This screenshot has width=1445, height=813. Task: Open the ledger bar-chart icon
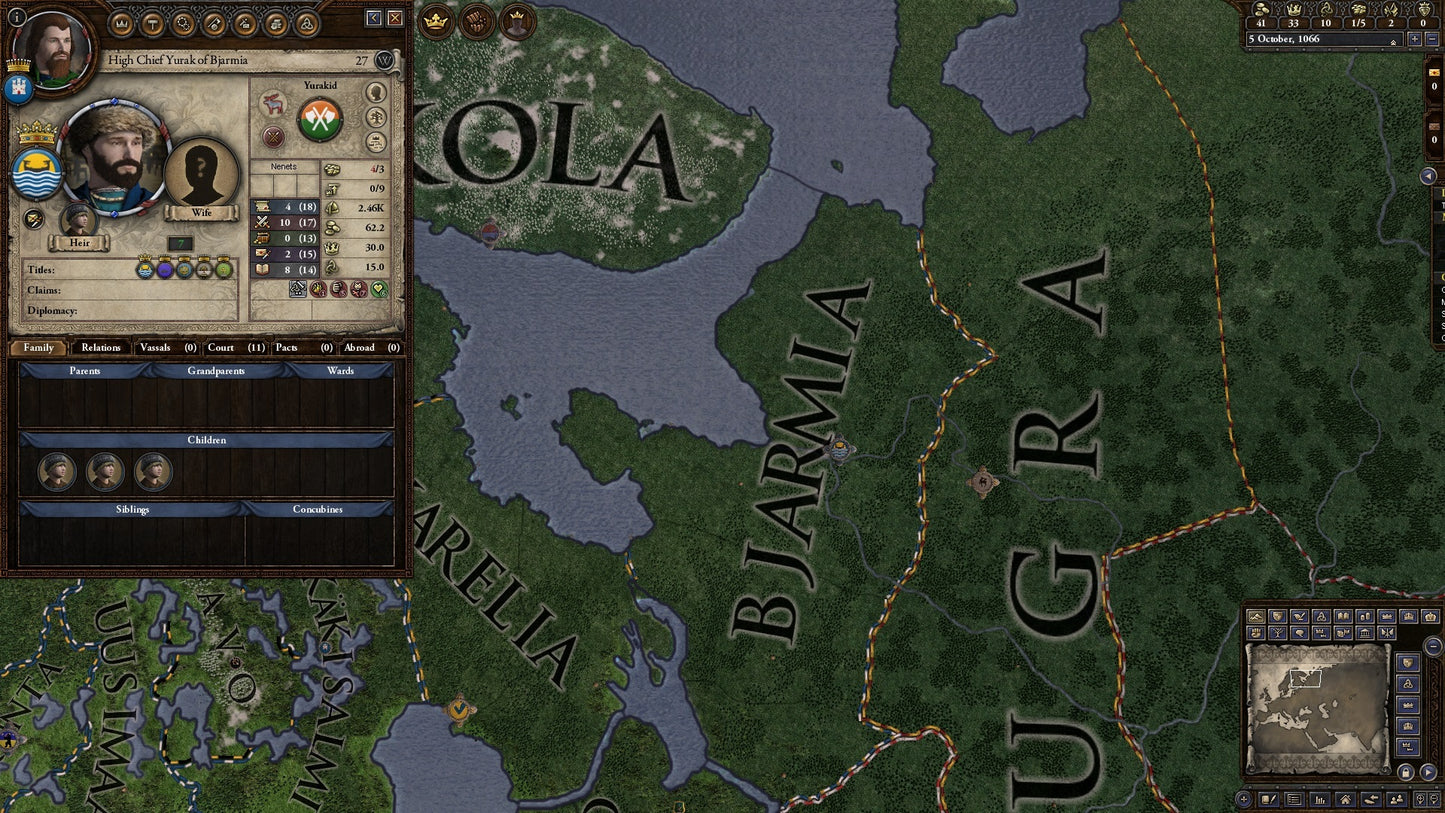pyautogui.click(x=1319, y=799)
